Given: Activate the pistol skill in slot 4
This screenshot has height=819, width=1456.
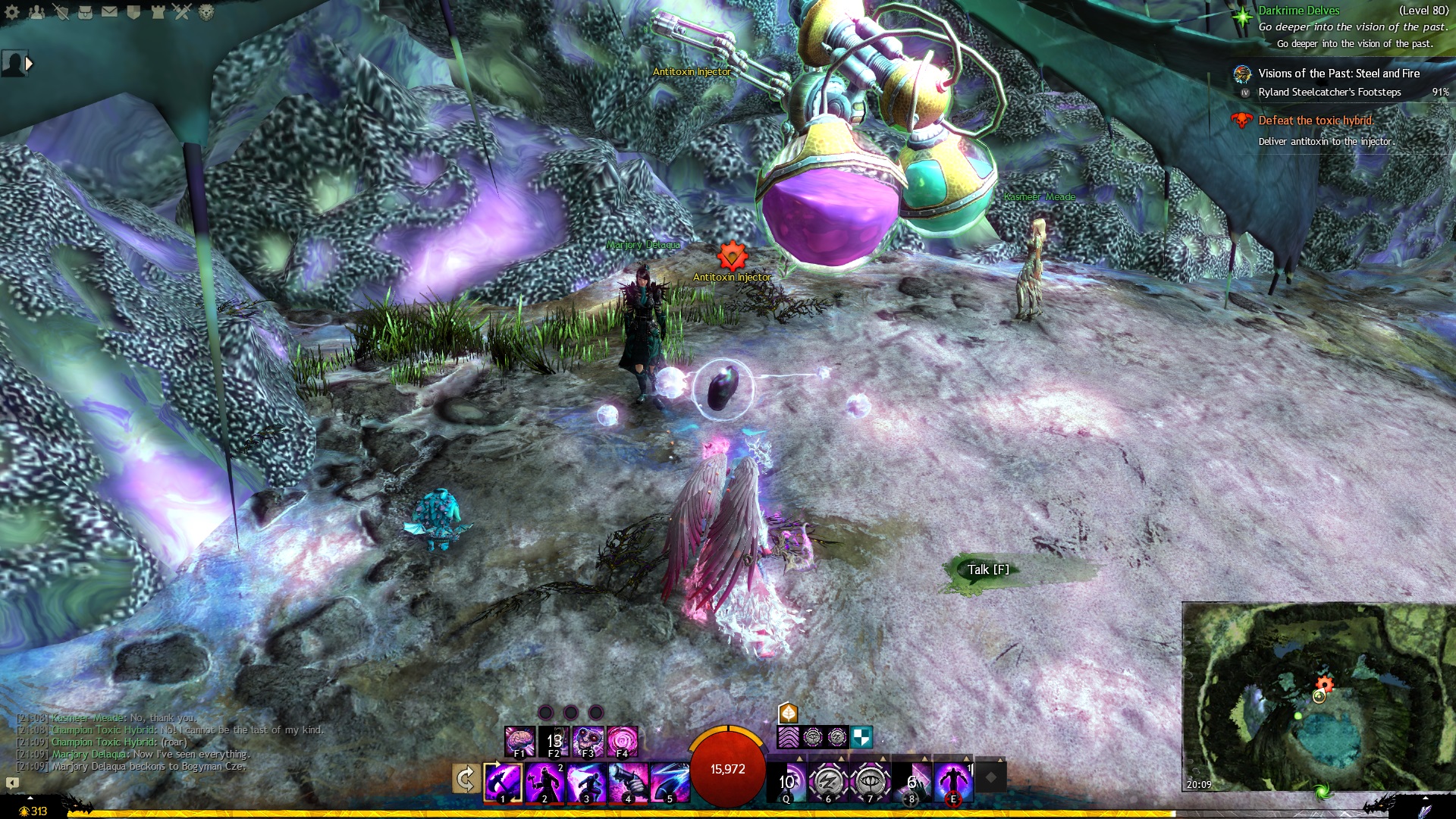Looking at the screenshot, I should tap(628, 782).
